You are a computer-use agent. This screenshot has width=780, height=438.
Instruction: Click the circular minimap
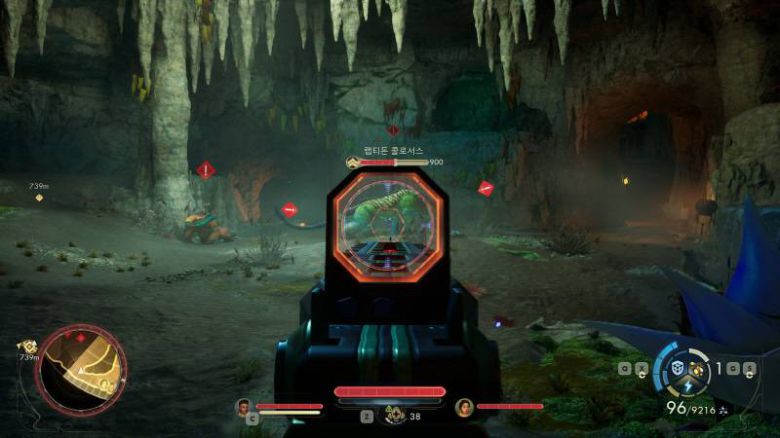(x=81, y=370)
